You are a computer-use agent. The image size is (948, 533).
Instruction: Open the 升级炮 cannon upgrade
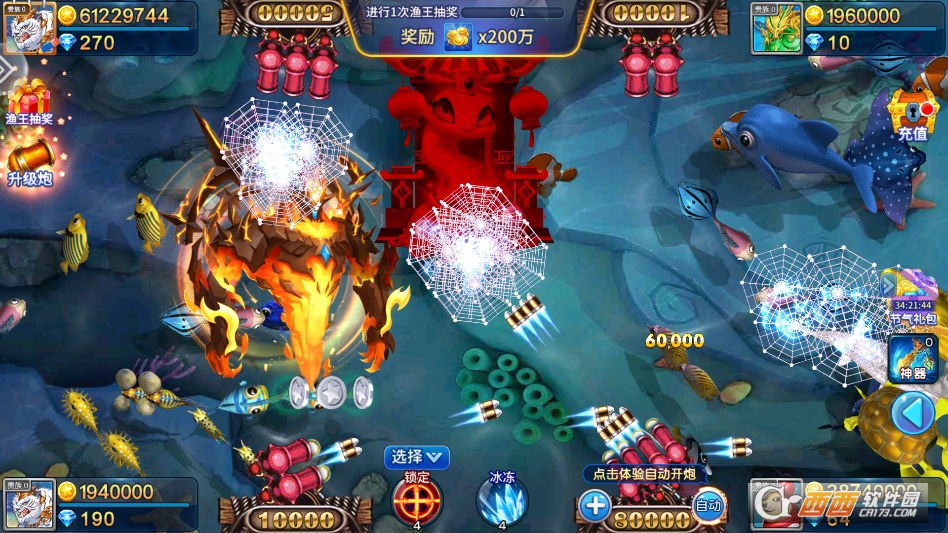pos(30,158)
